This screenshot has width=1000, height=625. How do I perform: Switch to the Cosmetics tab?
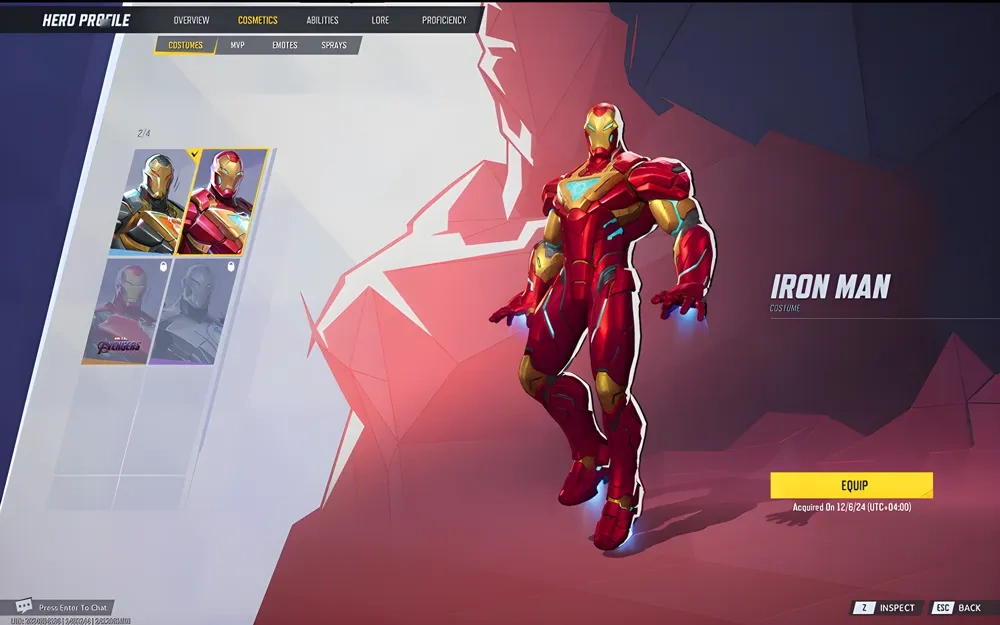pyautogui.click(x=258, y=20)
